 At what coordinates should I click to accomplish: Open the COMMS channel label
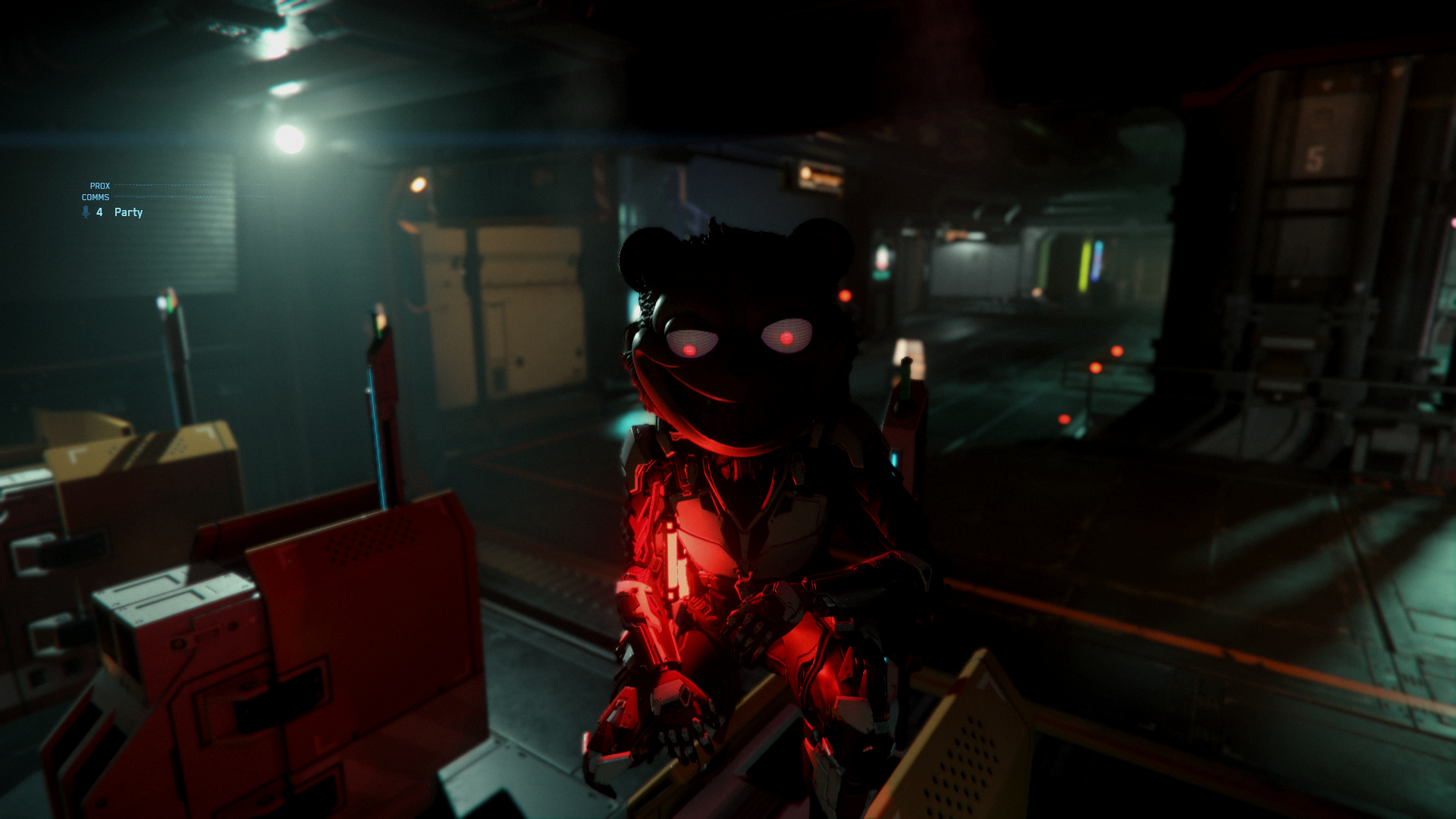pos(96,197)
